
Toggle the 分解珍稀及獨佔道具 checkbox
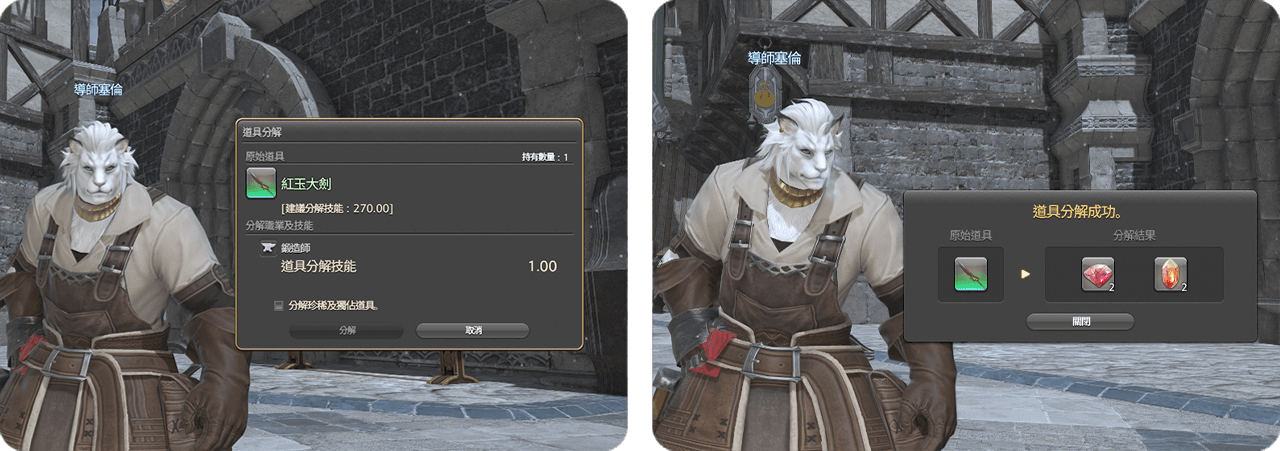(x=278, y=305)
